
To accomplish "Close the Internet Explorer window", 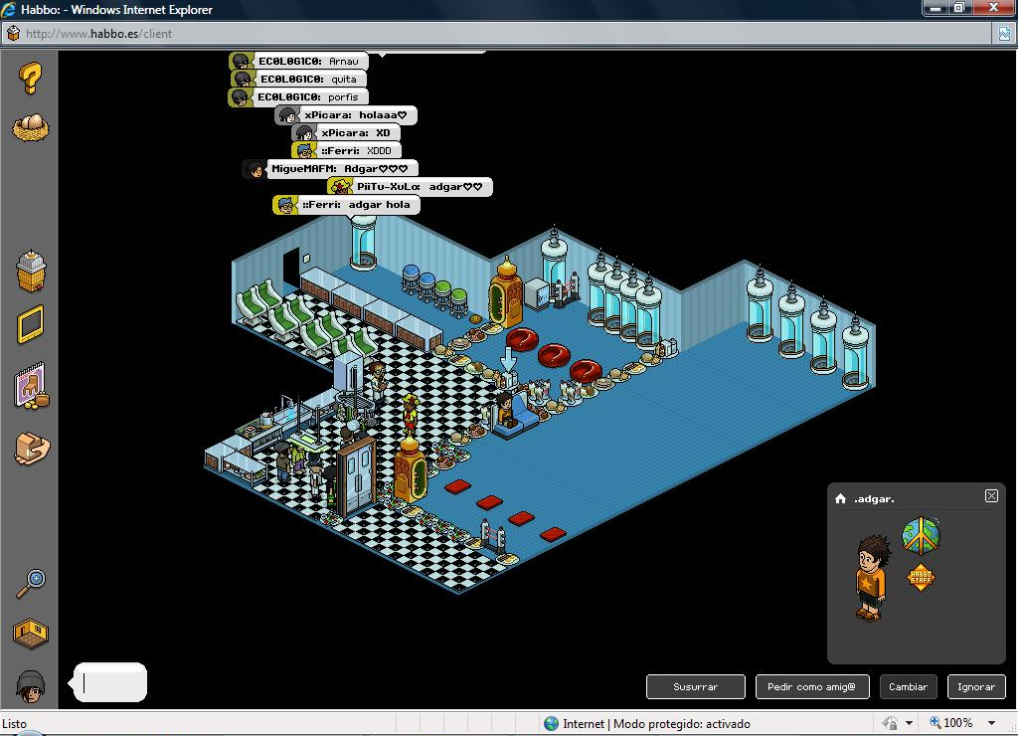I will 993,8.
